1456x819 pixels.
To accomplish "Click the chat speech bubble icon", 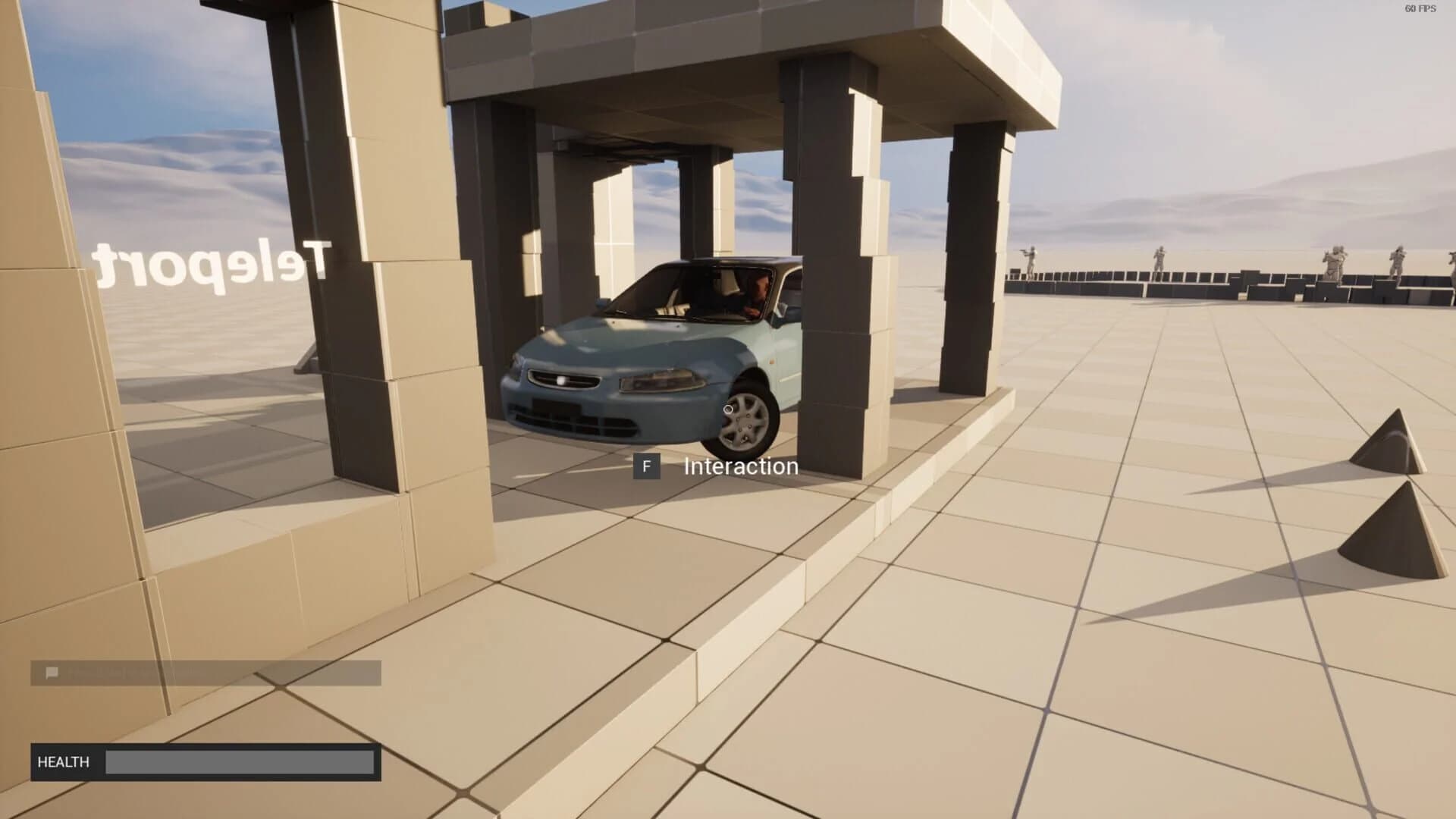I will [x=52, y=672].
